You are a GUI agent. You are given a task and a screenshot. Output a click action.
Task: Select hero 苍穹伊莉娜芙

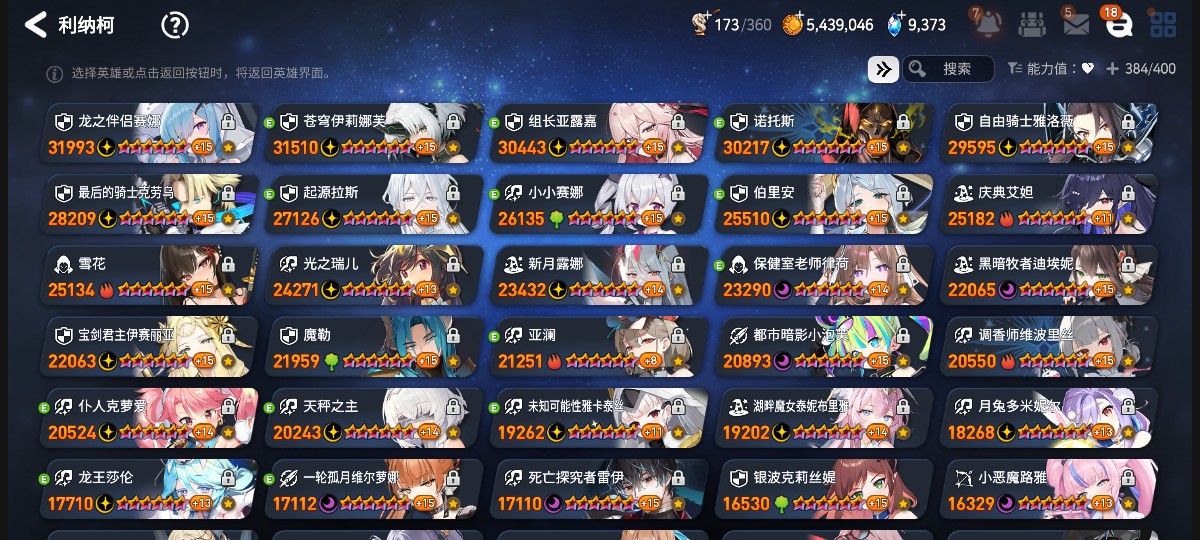pyautogui.click(x=375, y=133)
